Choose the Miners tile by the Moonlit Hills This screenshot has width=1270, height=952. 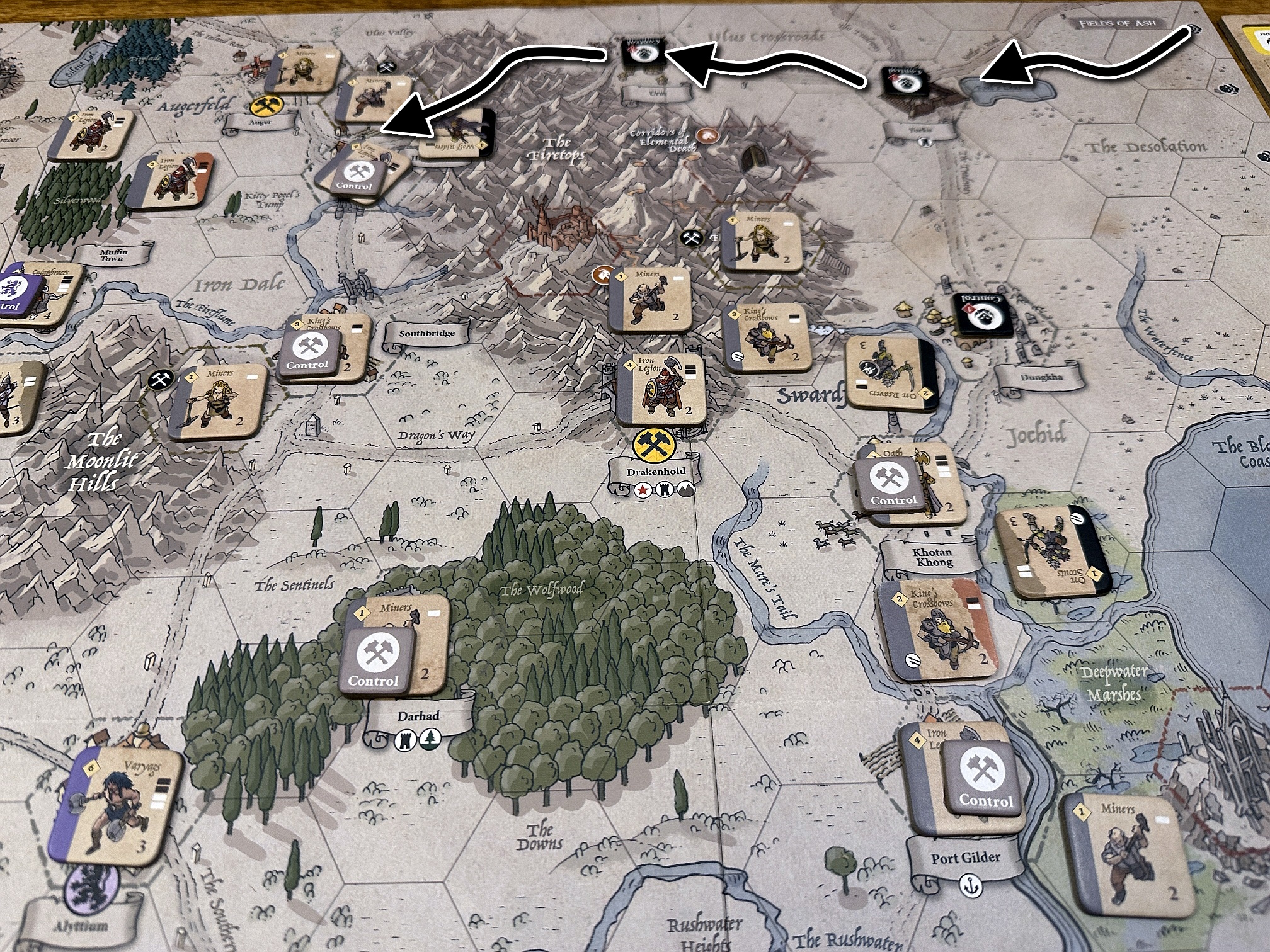click(x=218, y=401)
